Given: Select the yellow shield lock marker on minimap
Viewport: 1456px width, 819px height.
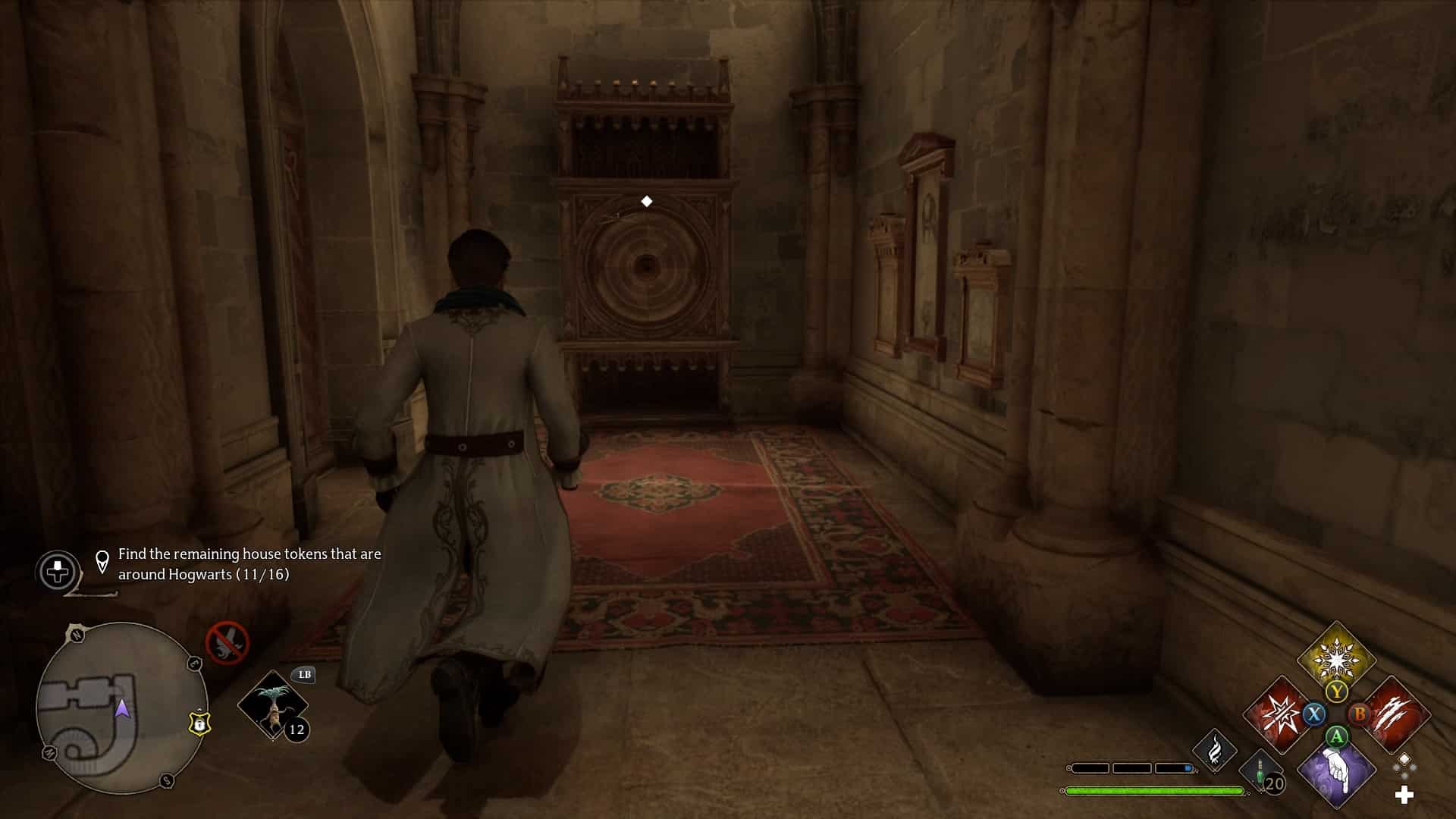Looking at the screenshot, I should 199,723.
